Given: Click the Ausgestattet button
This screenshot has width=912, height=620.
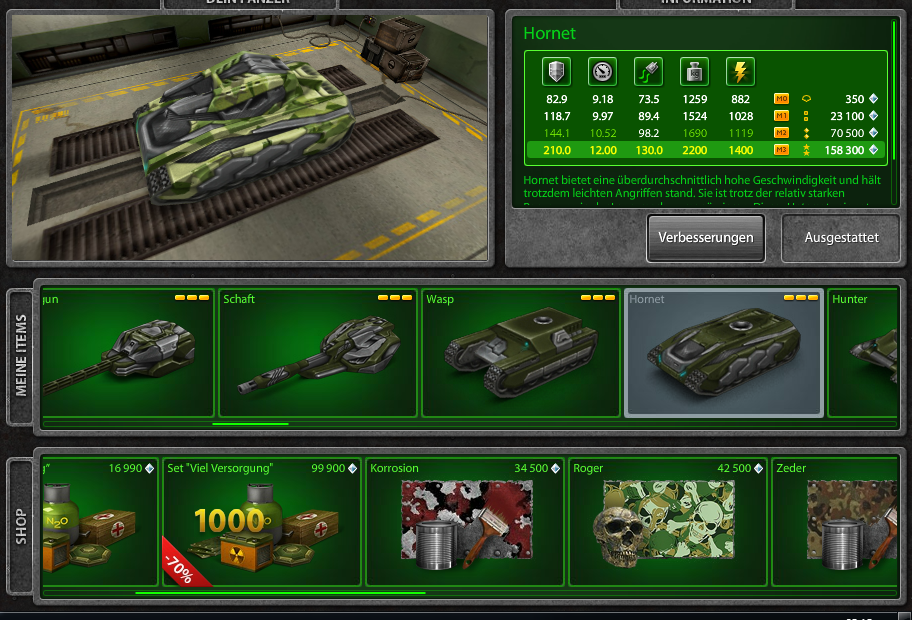Looking at the screenshot, I should pos(842,238).
